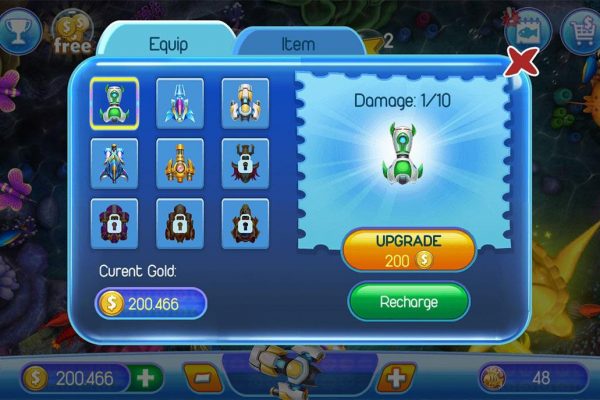Claim the free coins bonus

[72, 34]
